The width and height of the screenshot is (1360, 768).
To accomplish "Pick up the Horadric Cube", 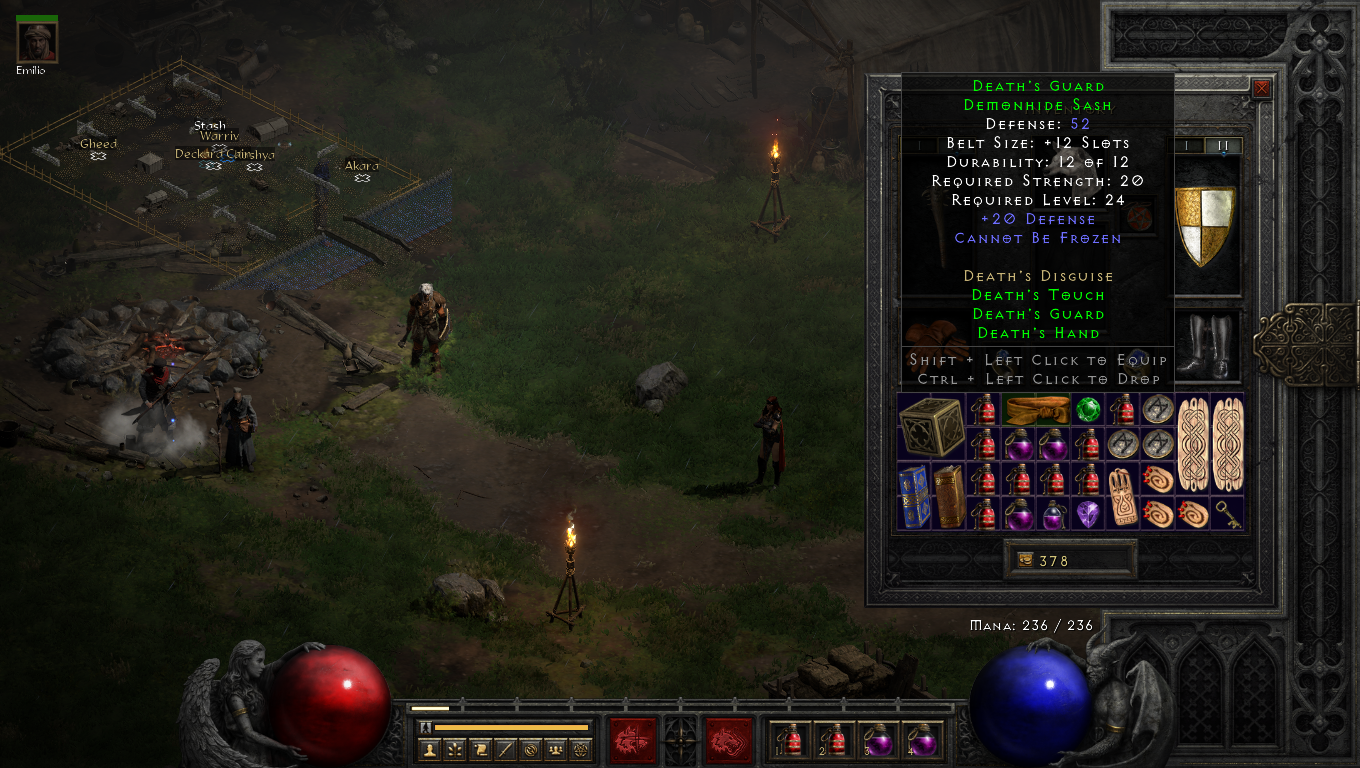I will [932, 426].
